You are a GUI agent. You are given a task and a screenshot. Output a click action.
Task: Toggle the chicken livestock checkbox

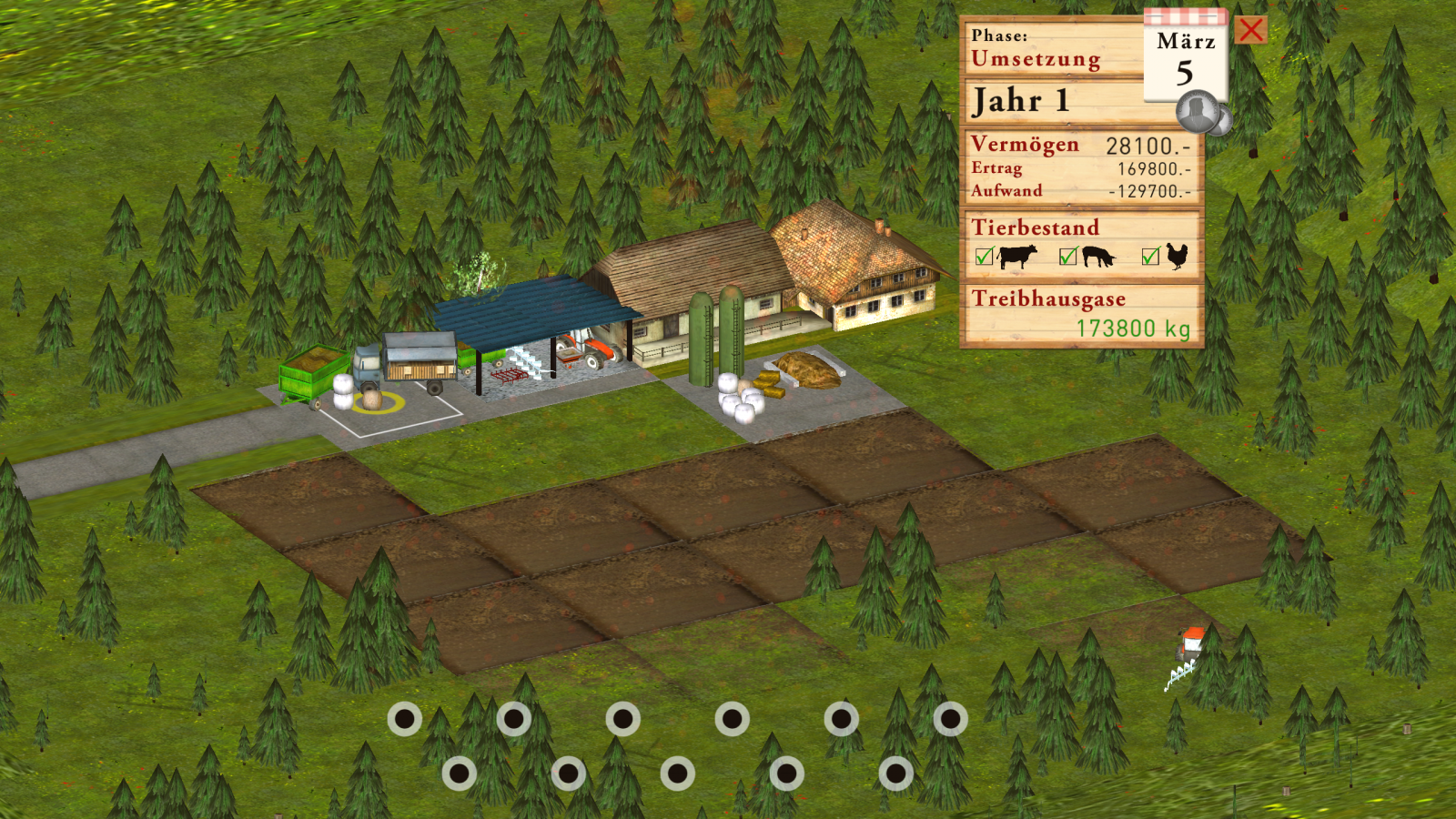coord(1151,257)
